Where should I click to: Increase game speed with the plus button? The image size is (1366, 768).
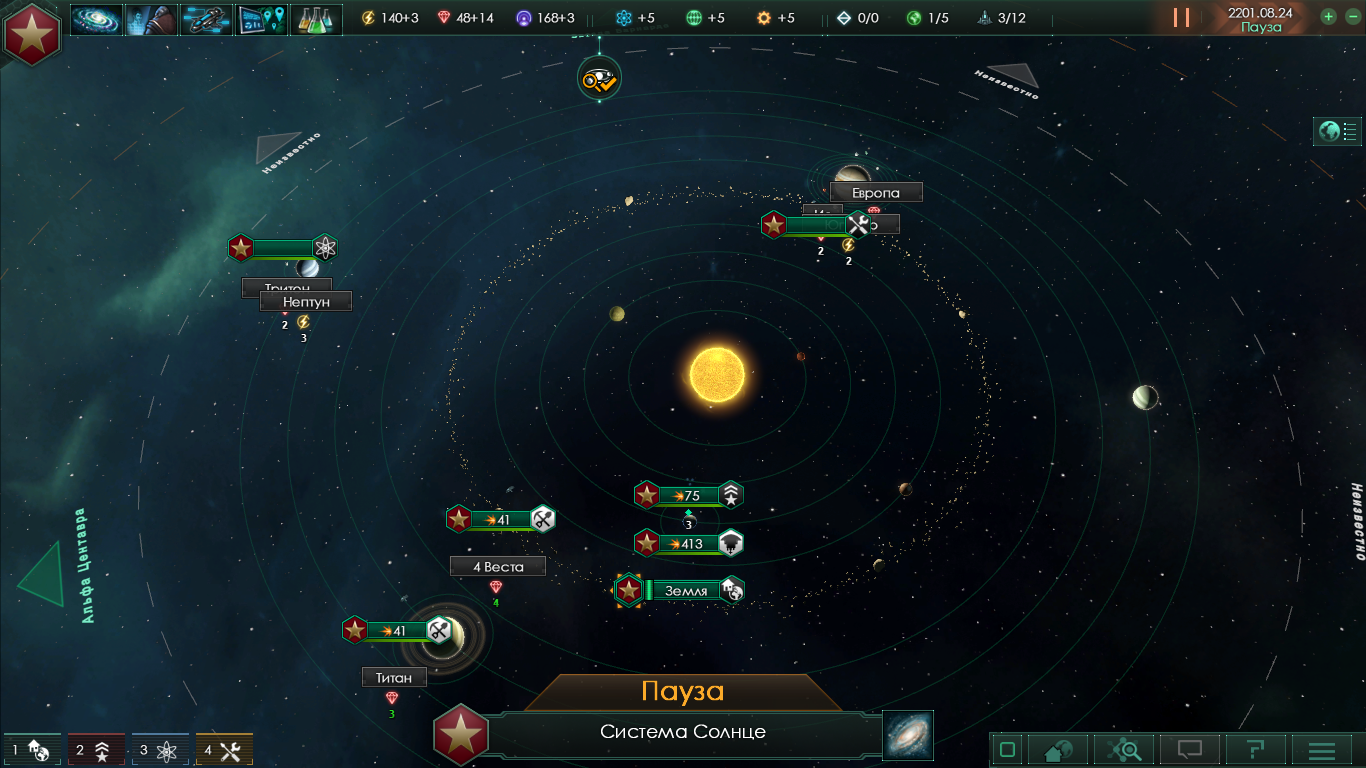coord(1328,16)
